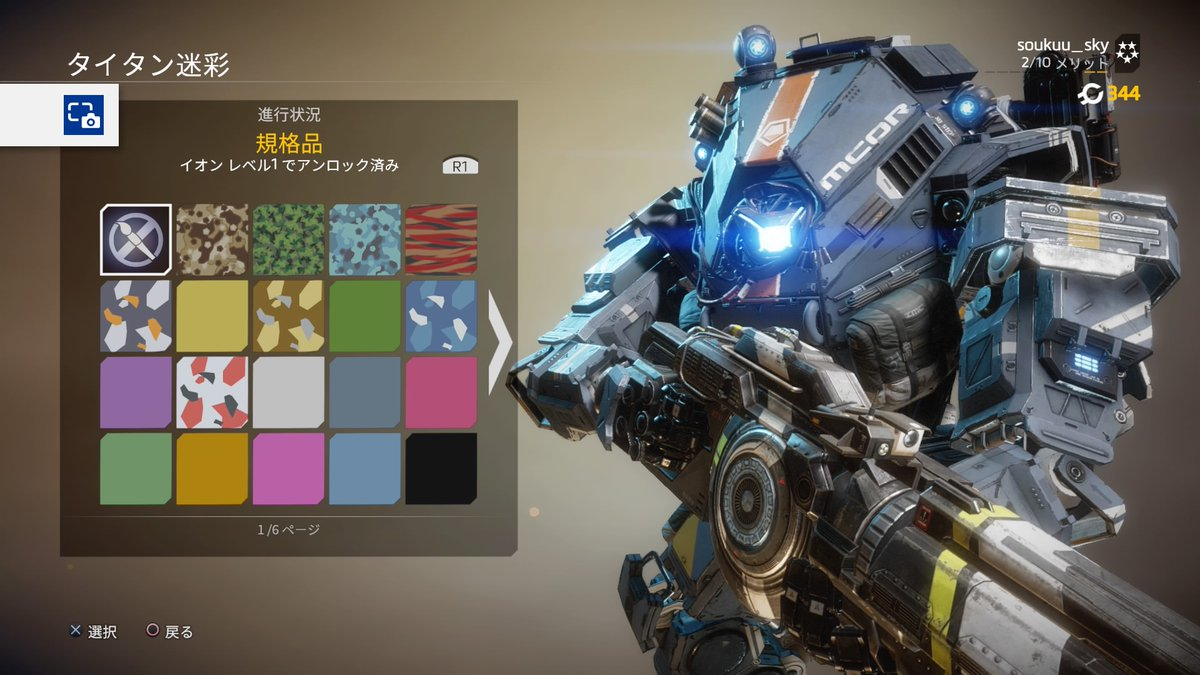Go to the next camo page arrow

click(x=499, y=341)
